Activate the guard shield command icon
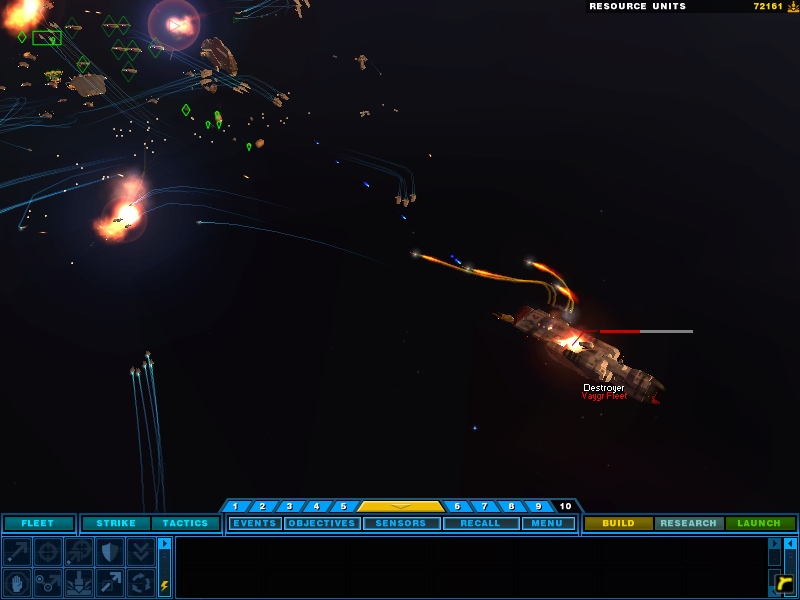Viewport: 800px width, 600px height. coord(109,551)
